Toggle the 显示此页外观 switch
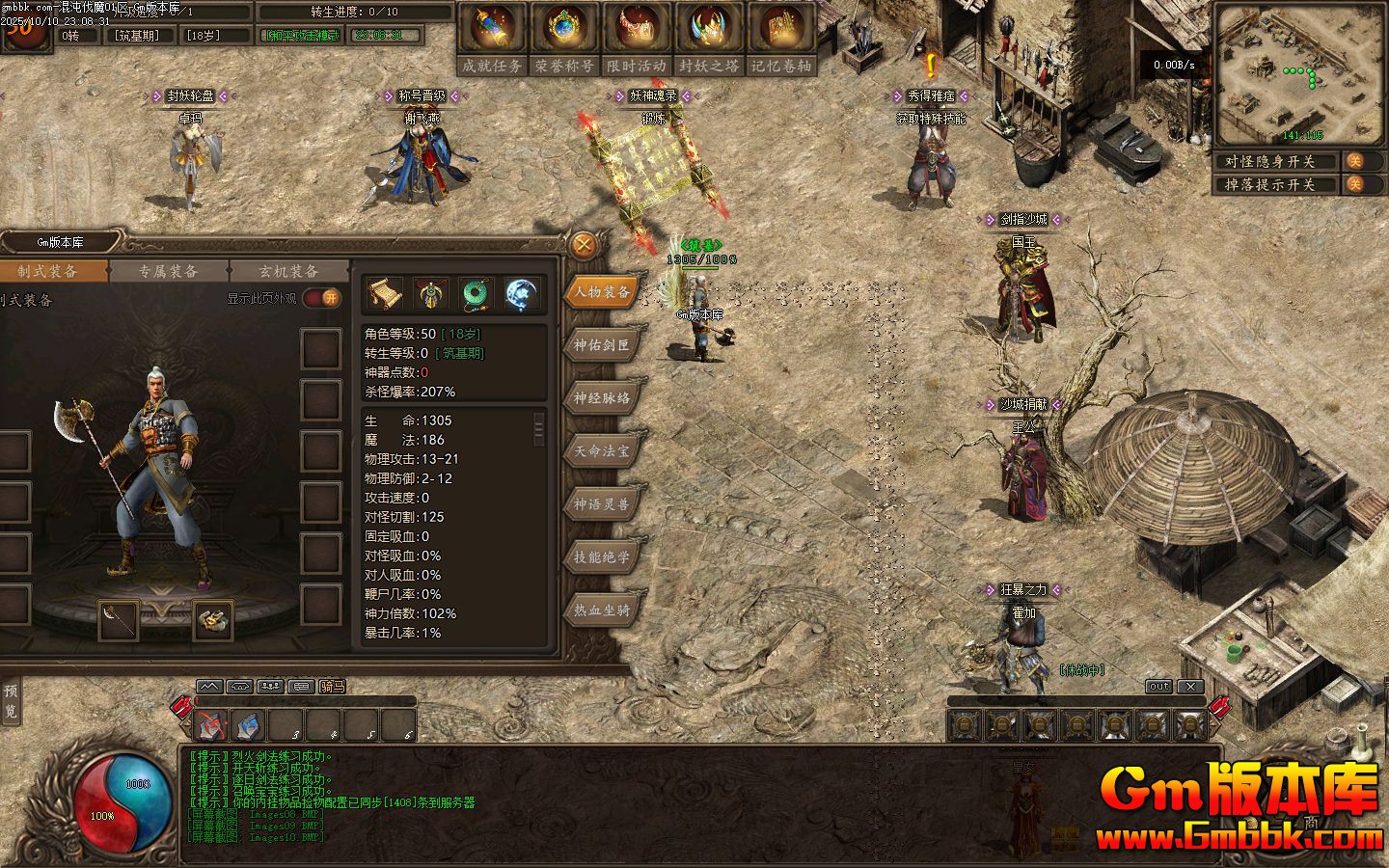 coord(322,298)
